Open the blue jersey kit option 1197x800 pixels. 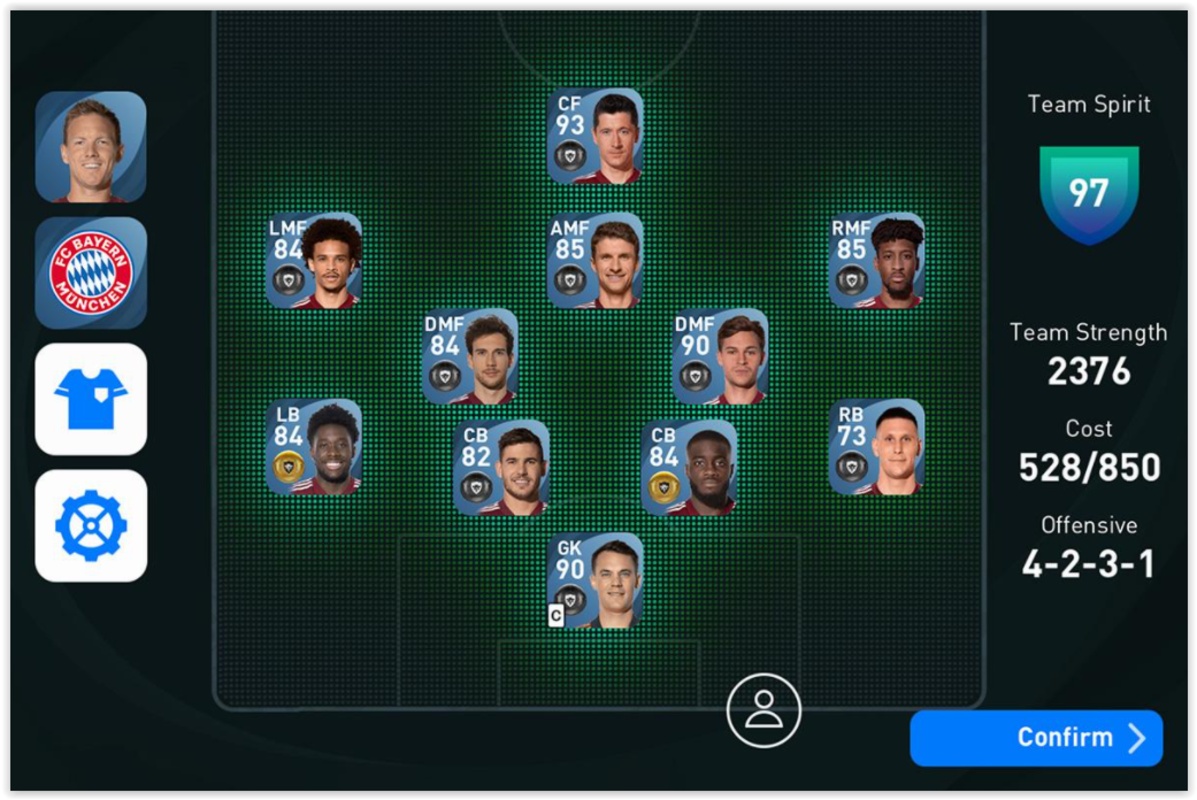(91, 399)
